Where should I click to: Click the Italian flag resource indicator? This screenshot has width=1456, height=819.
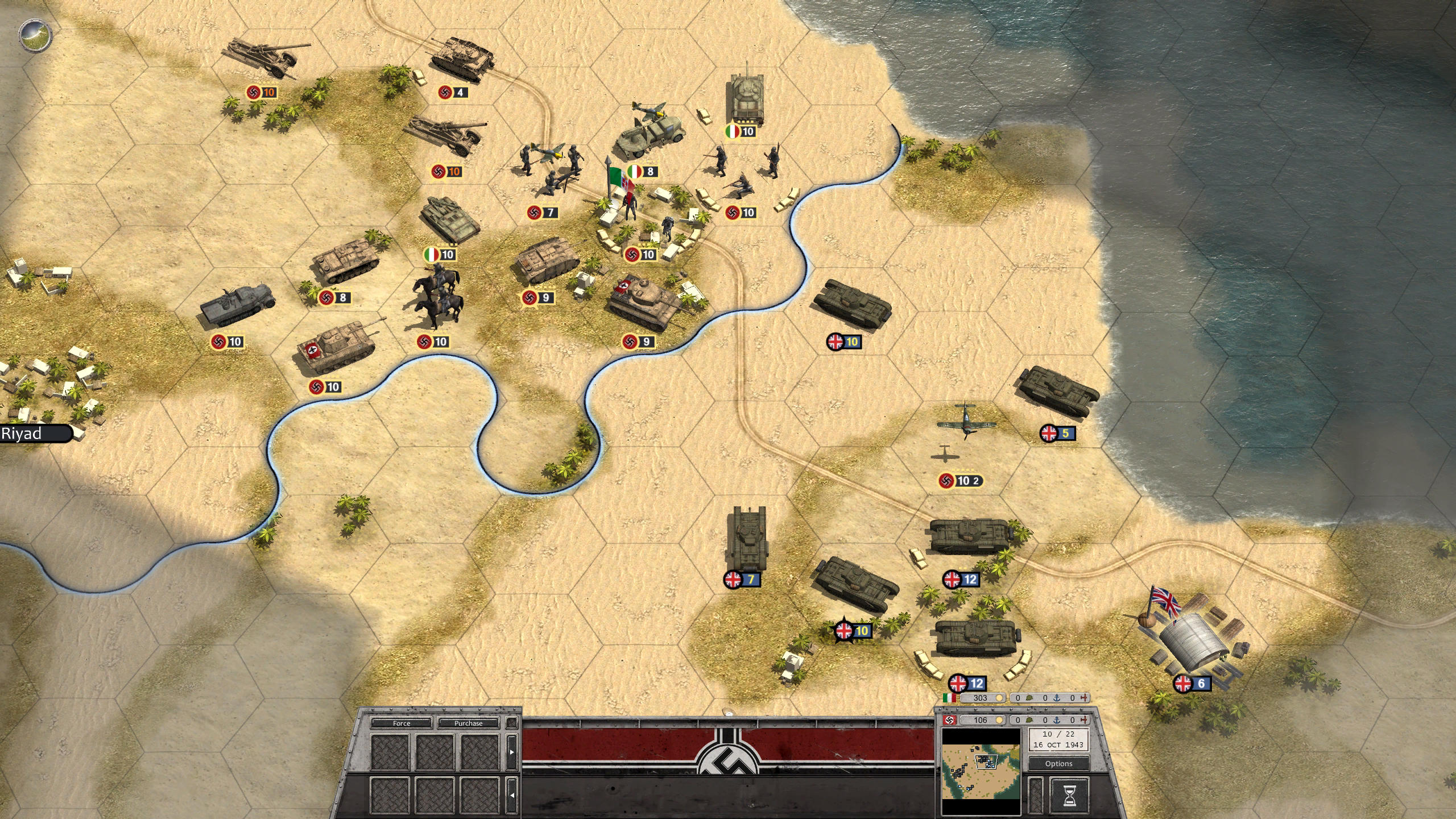(x=949, y=697)
